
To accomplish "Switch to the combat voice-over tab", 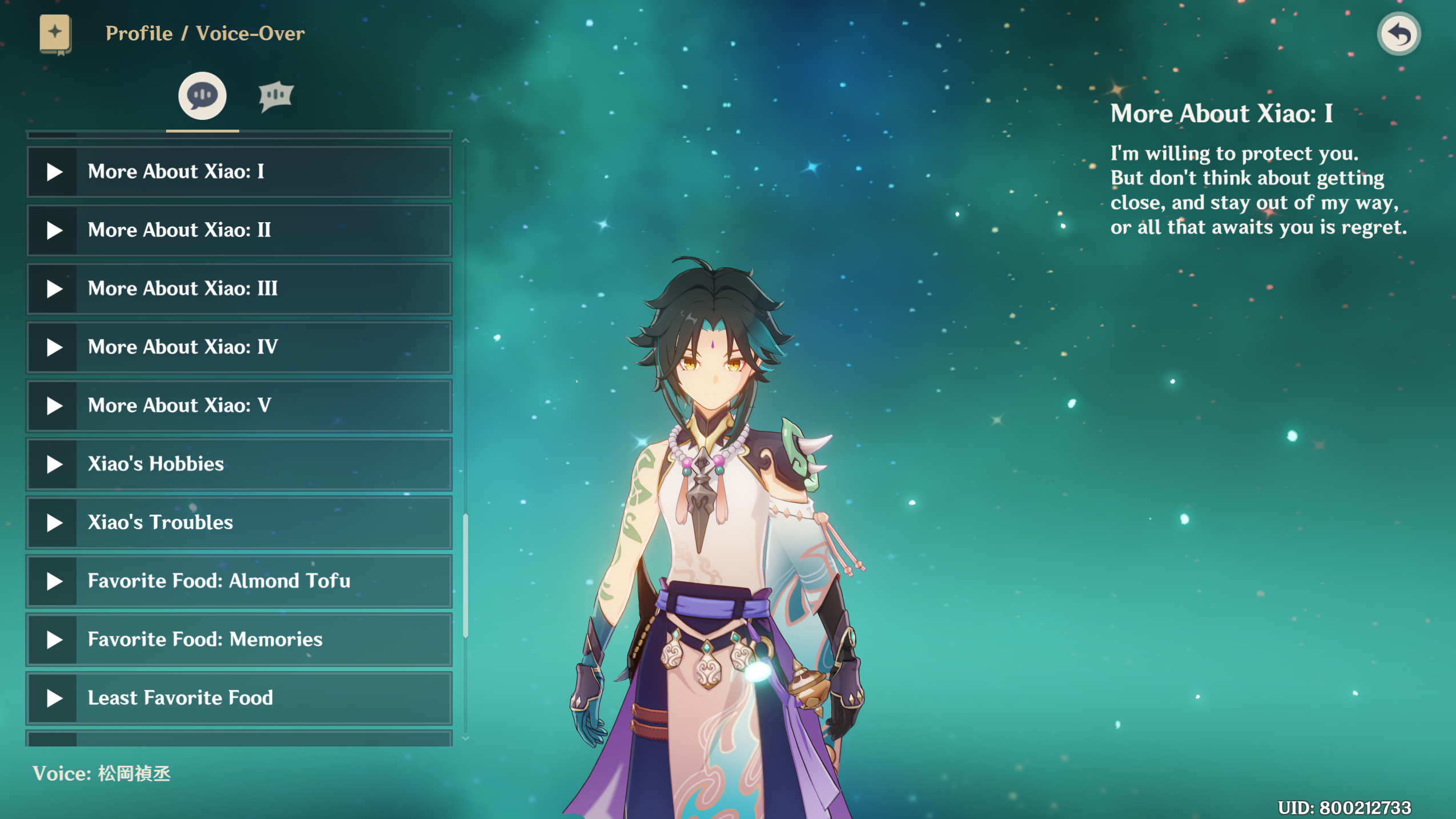I will click(276, 96).
